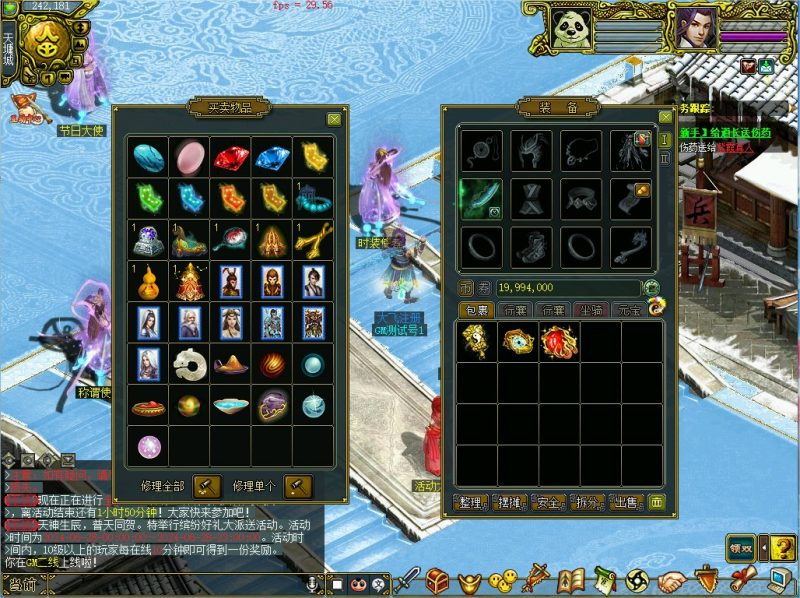
Task: Open the 坐骑 mount tab
Action: [590, 311]
